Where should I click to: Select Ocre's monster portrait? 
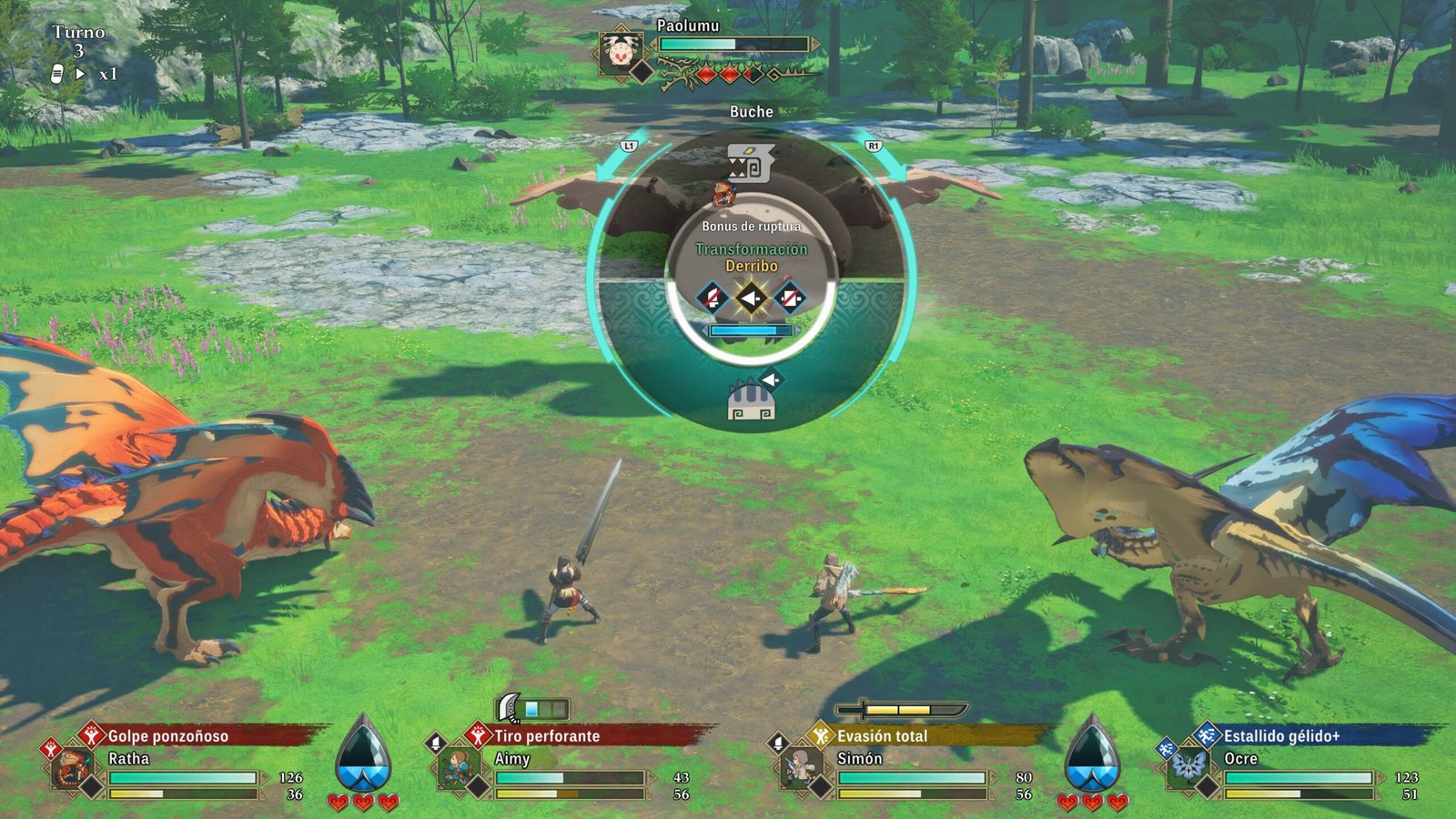1188,769
